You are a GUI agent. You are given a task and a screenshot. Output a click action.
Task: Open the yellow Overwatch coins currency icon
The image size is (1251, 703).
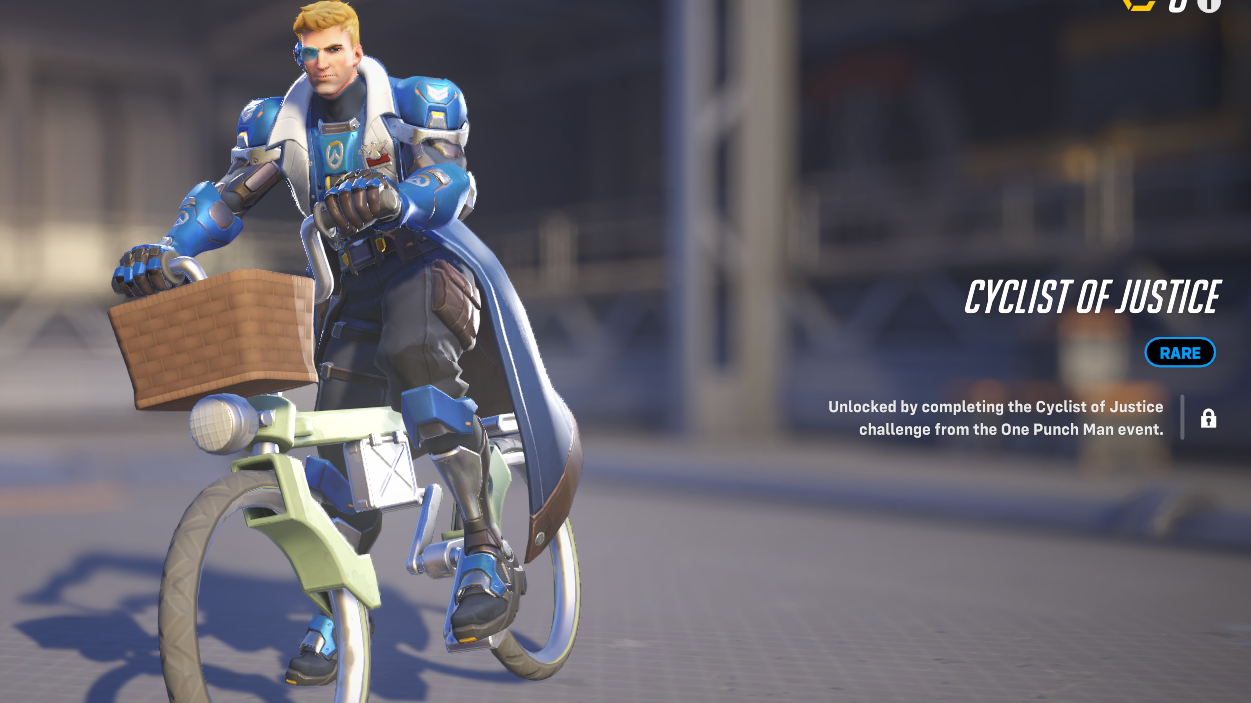[x=1139, y=4]
